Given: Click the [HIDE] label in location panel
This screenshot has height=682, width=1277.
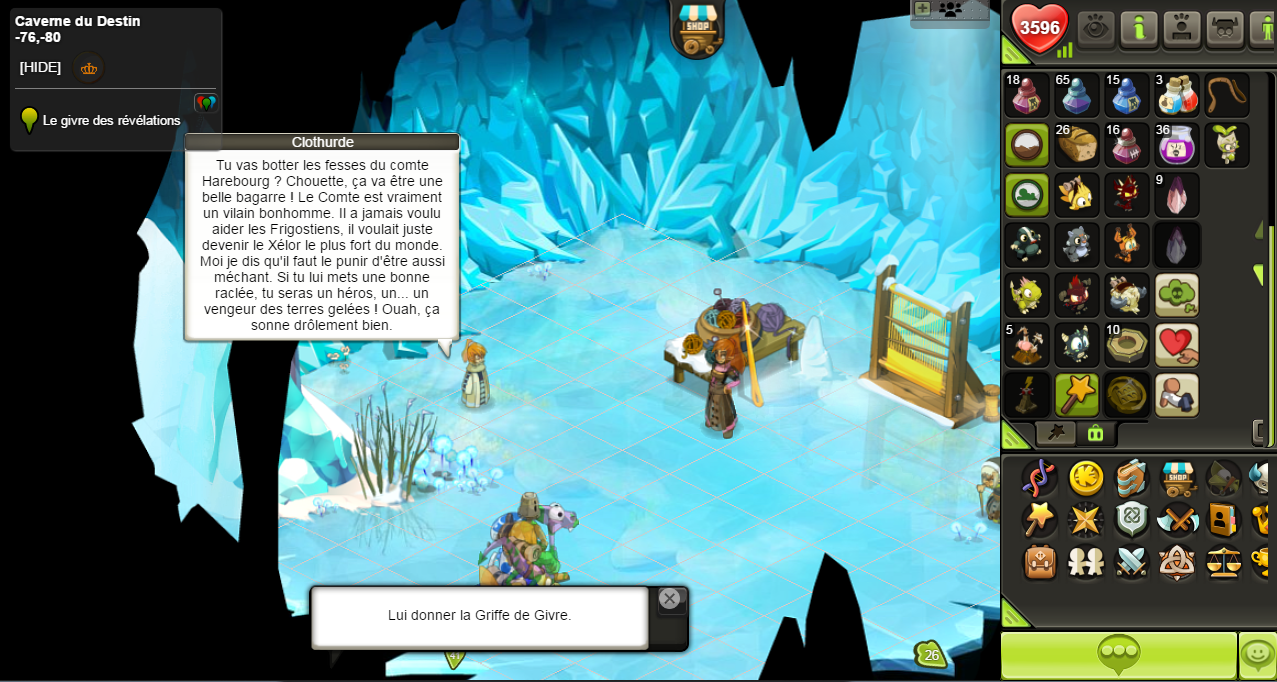Looking at the screenshot, I should (40, 68).
